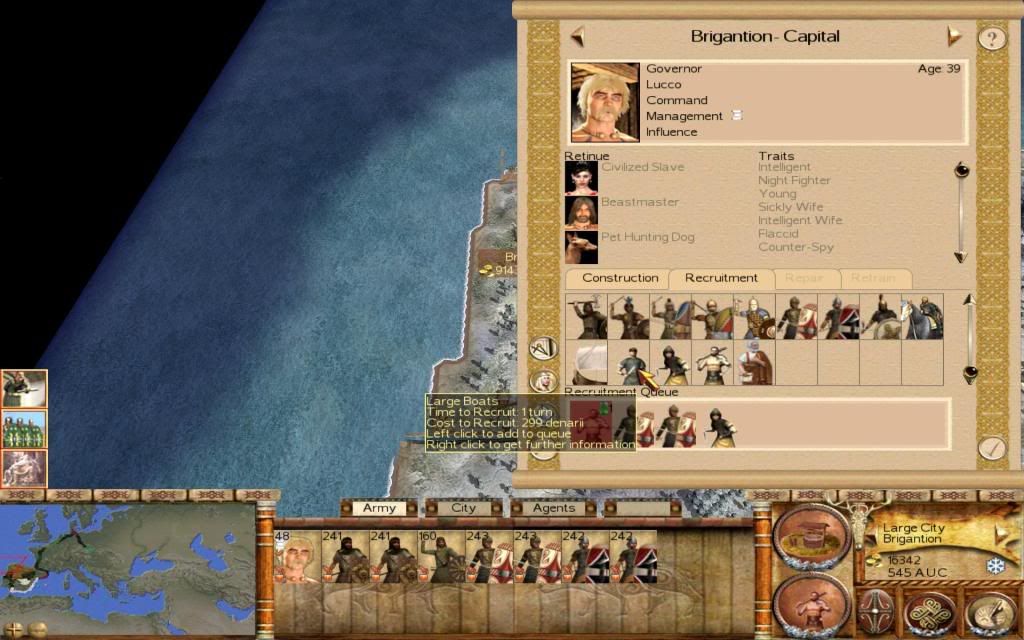1024x640 pixels.
Task: Add the cavalry horseman unit to queue
Action: (922, 317)
